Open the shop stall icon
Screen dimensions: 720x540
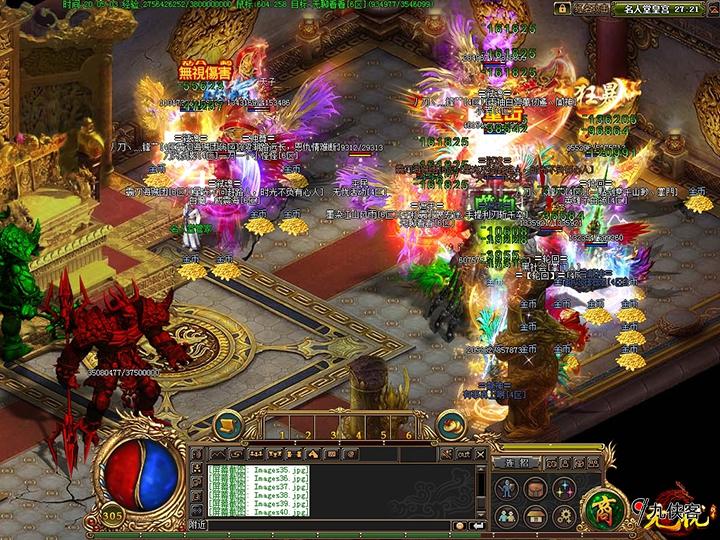click(537, 515)
